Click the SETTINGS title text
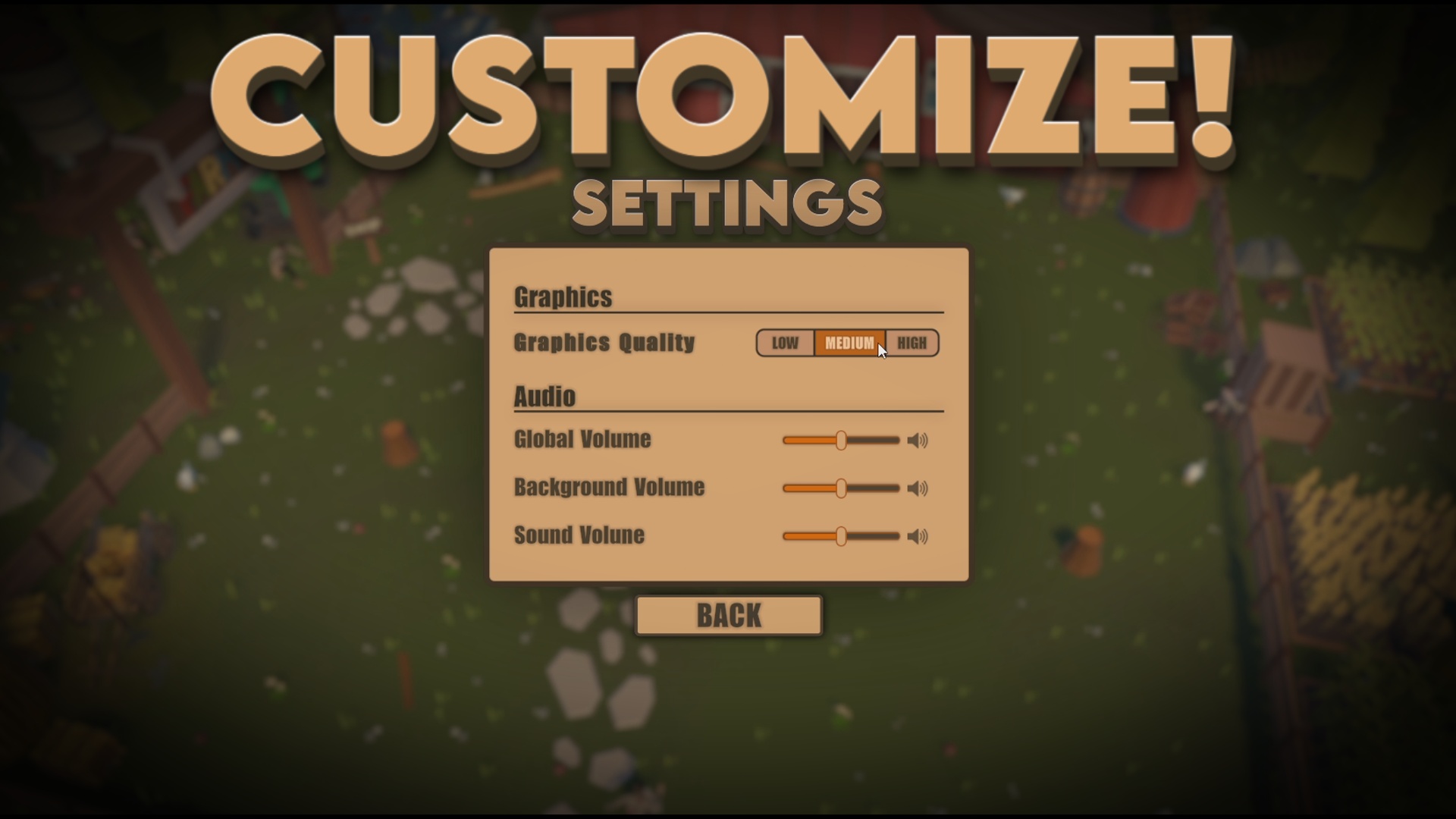The image size is (1456, 819). (727, 201)
